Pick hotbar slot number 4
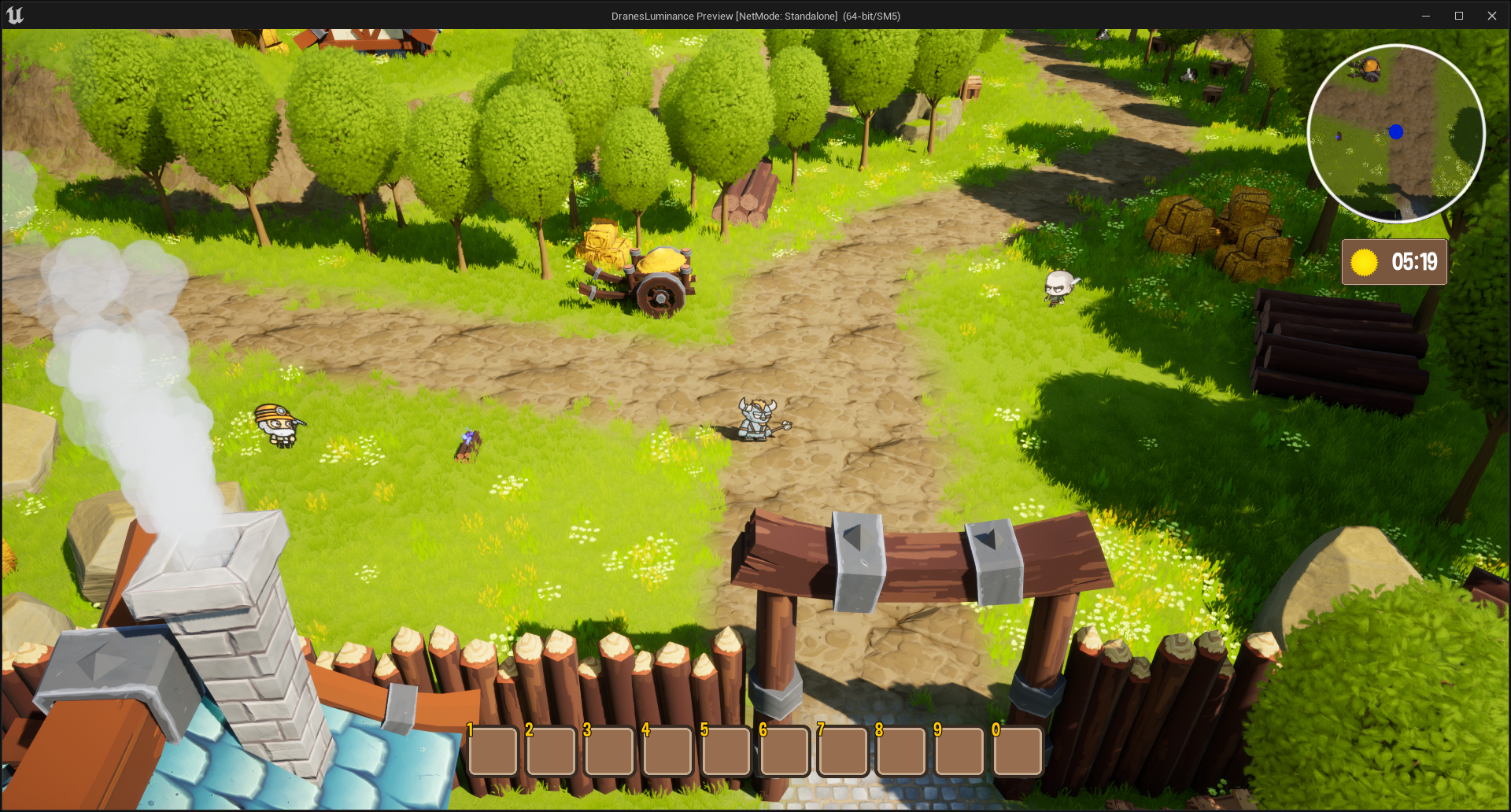Image resolution: width=1511 pixels, height=812 pixels. tap(668, 751)
